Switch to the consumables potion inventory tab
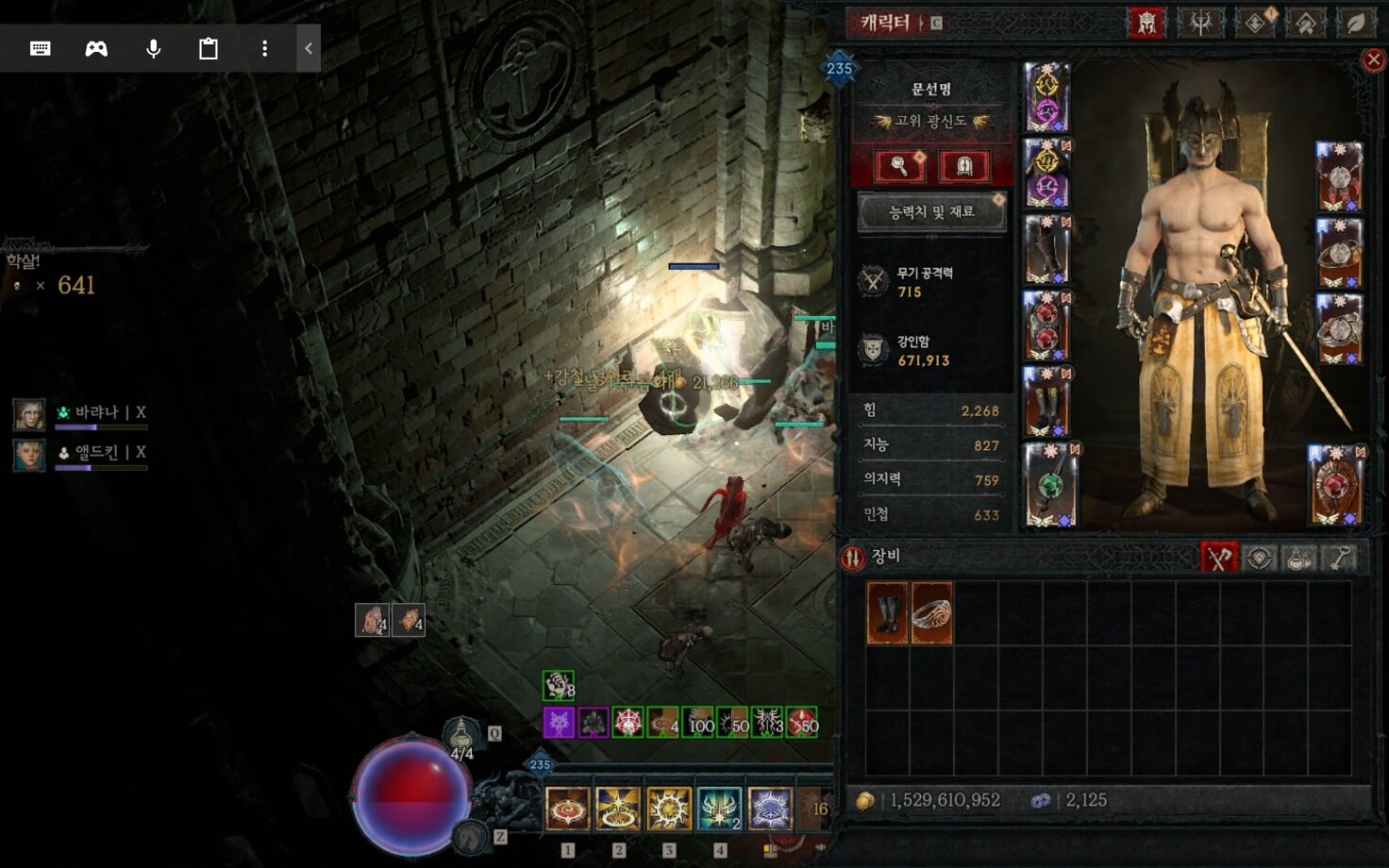1389x868 pixels. tap(1299, 558)
